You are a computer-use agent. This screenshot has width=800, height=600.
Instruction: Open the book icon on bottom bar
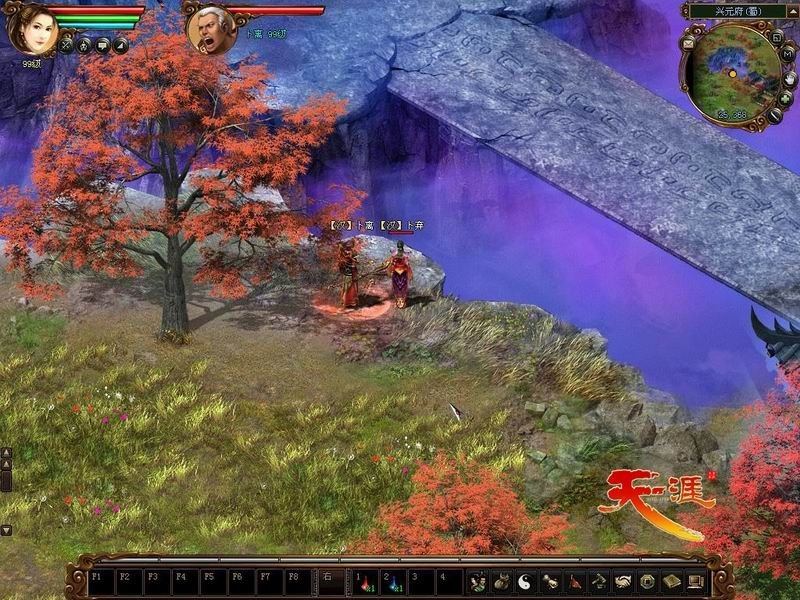pos(671,581)
